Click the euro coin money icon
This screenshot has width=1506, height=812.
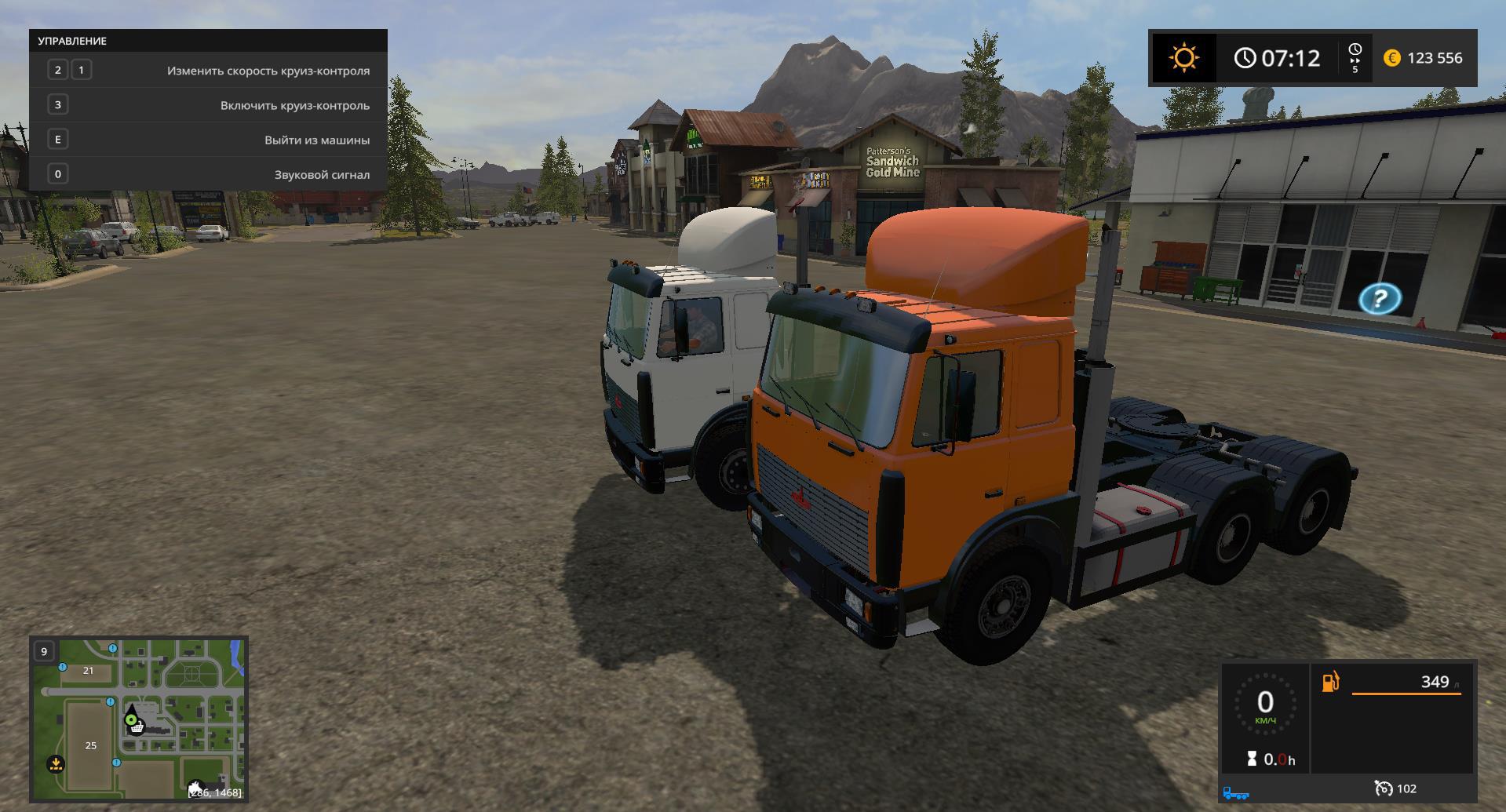(x=1392, y=58)
